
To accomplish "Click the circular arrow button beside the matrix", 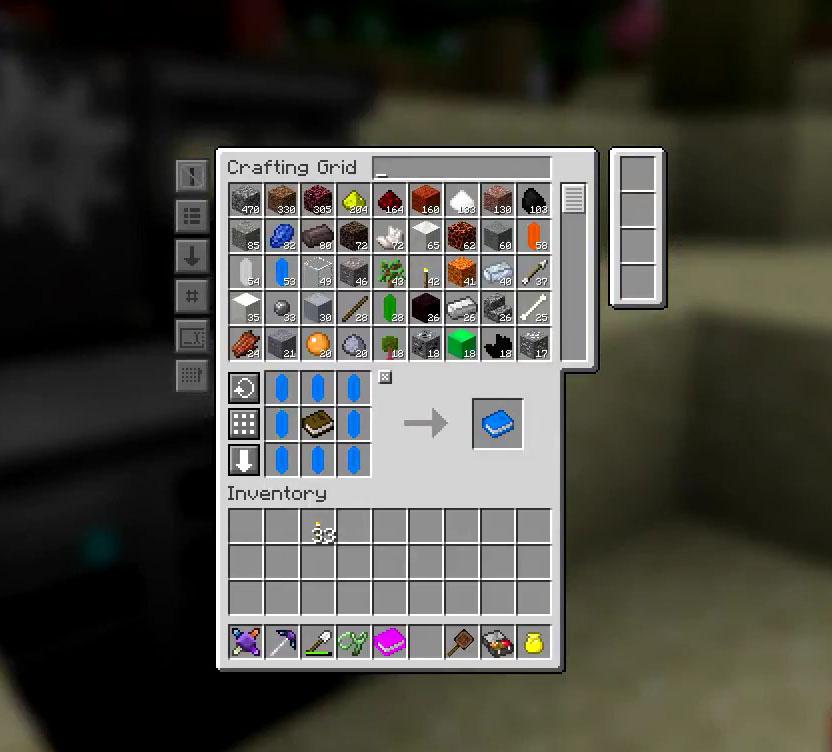I will coord(244,388).
